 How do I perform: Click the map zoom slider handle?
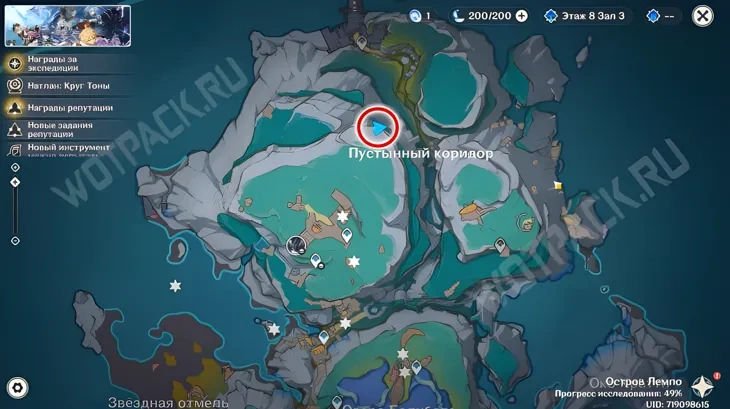point(15,182)
